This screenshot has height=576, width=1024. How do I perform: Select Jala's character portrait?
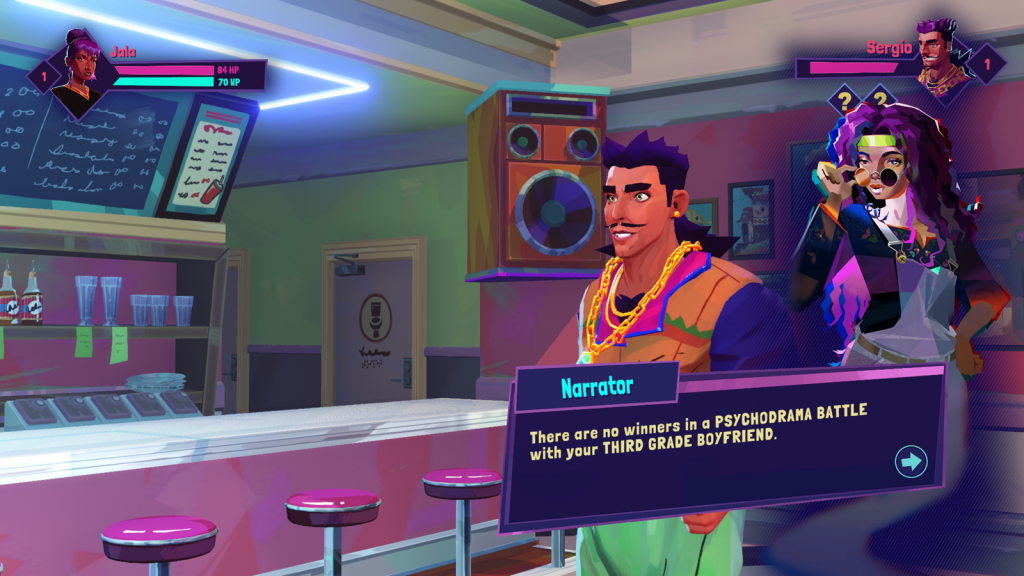click(x=78, y=70)
